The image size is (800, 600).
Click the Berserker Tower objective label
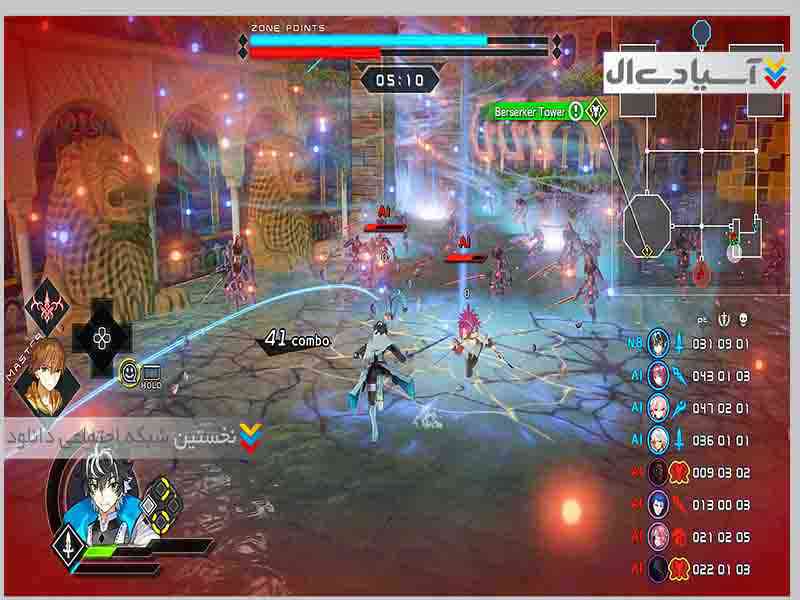pyautogui.click(x=530, y=111)
